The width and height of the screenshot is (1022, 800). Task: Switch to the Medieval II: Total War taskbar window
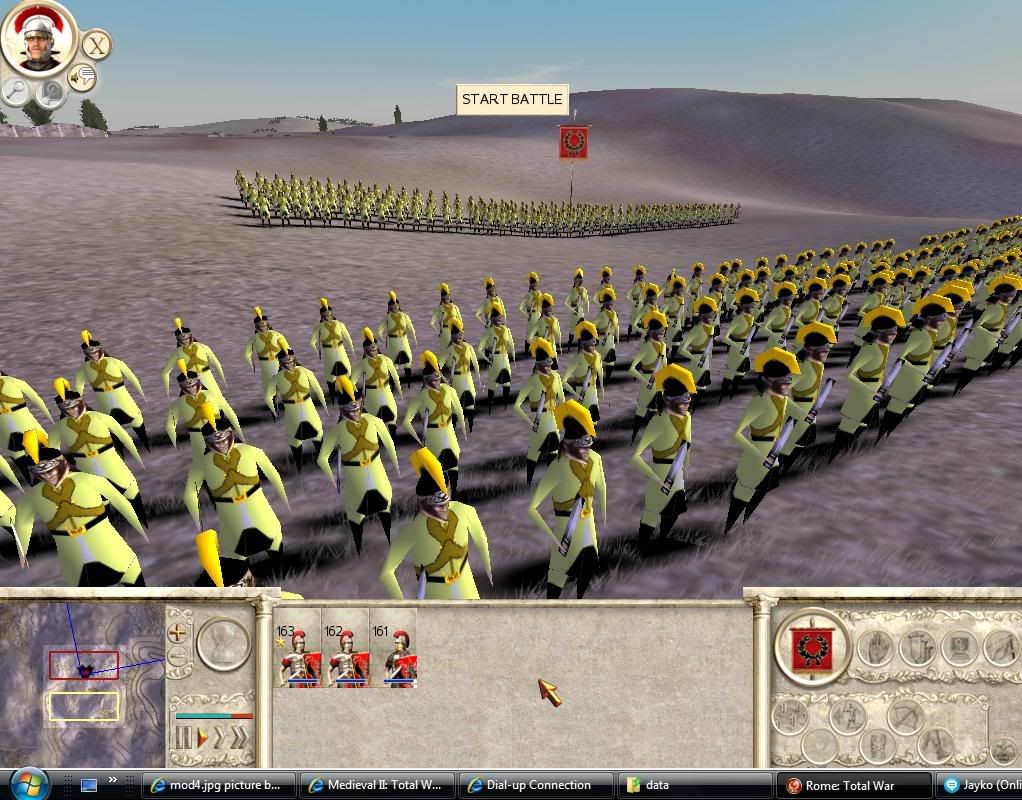coord(378,785)
